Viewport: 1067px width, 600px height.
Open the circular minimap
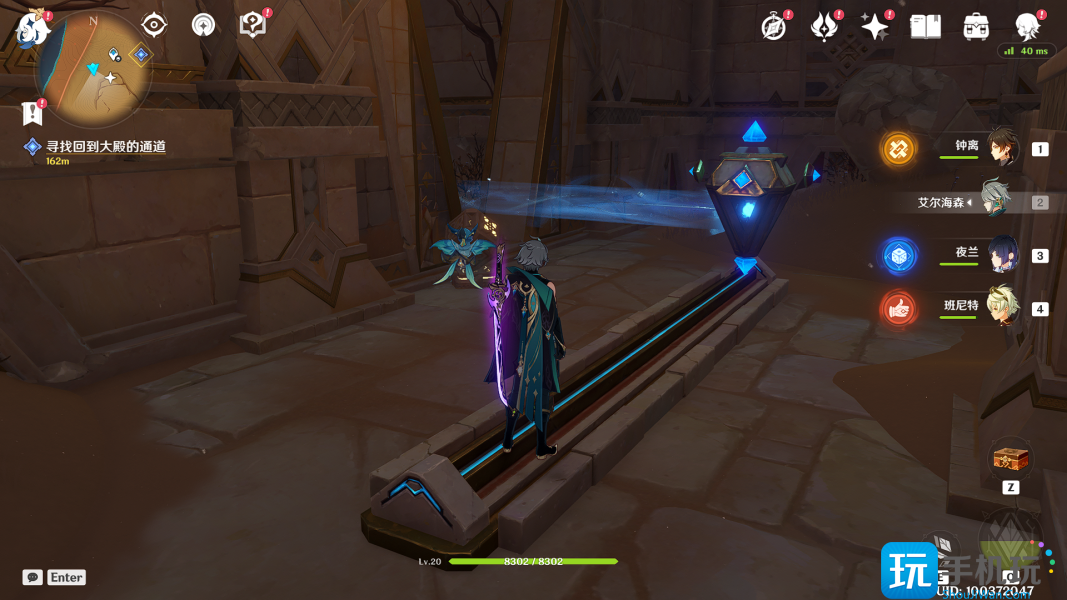coord(93,64)
